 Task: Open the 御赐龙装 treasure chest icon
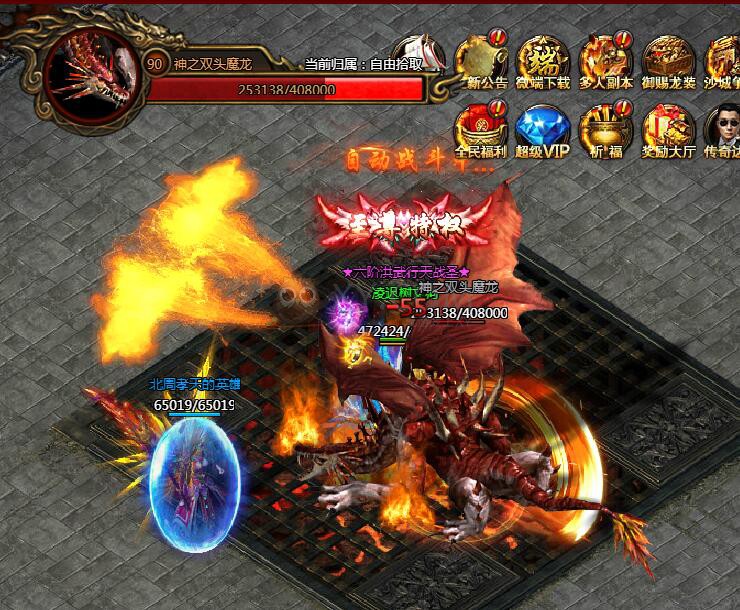point(668,62)
